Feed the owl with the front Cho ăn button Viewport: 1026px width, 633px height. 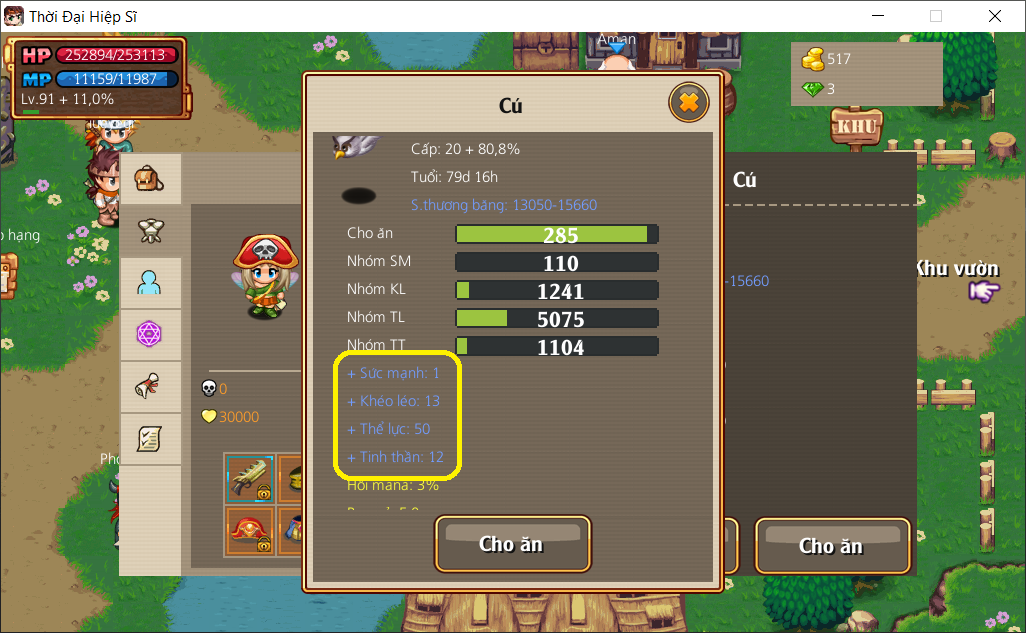coord(512,544)
